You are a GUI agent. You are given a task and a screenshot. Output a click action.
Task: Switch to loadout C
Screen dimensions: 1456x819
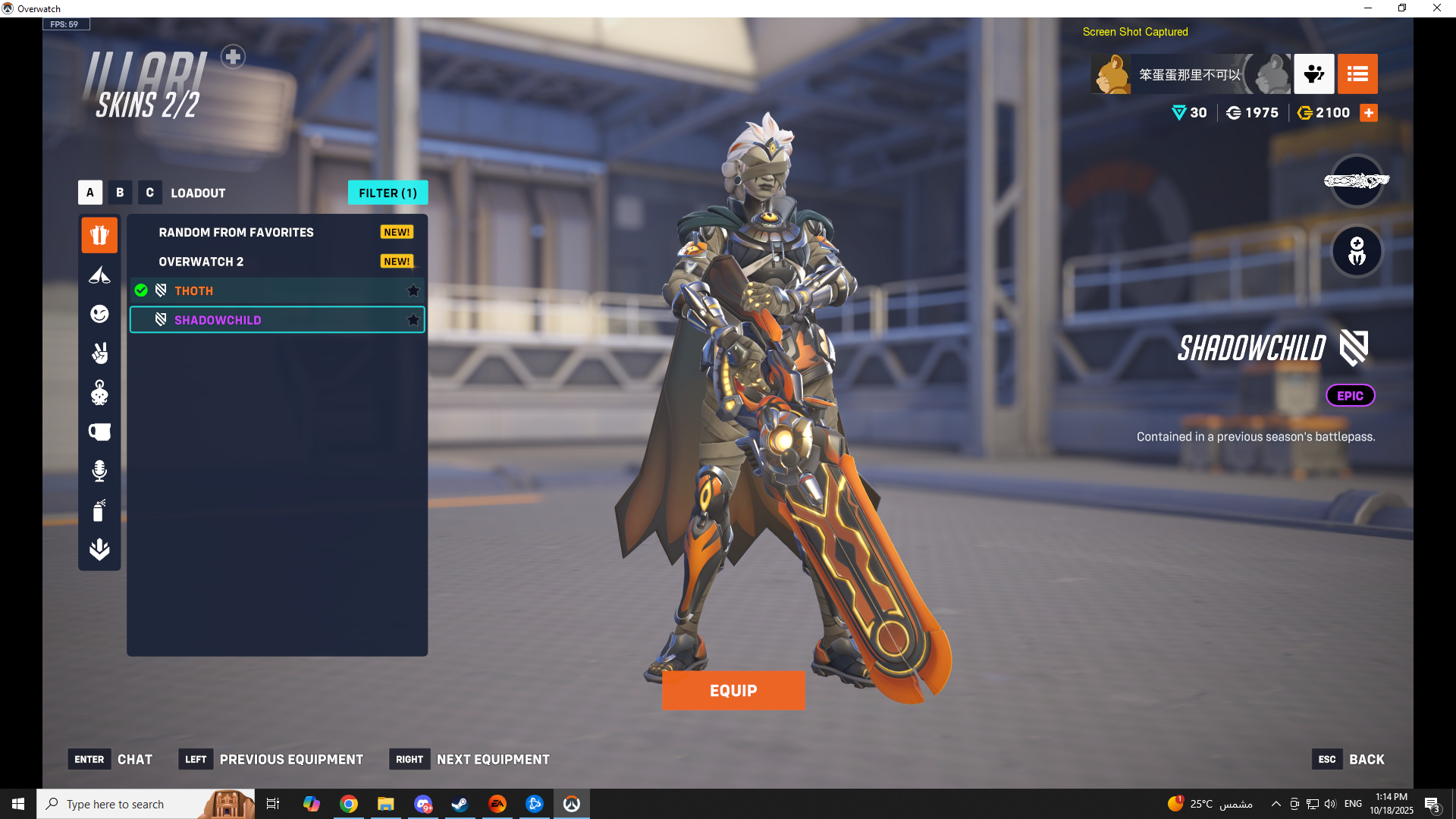tap(149, 193)
